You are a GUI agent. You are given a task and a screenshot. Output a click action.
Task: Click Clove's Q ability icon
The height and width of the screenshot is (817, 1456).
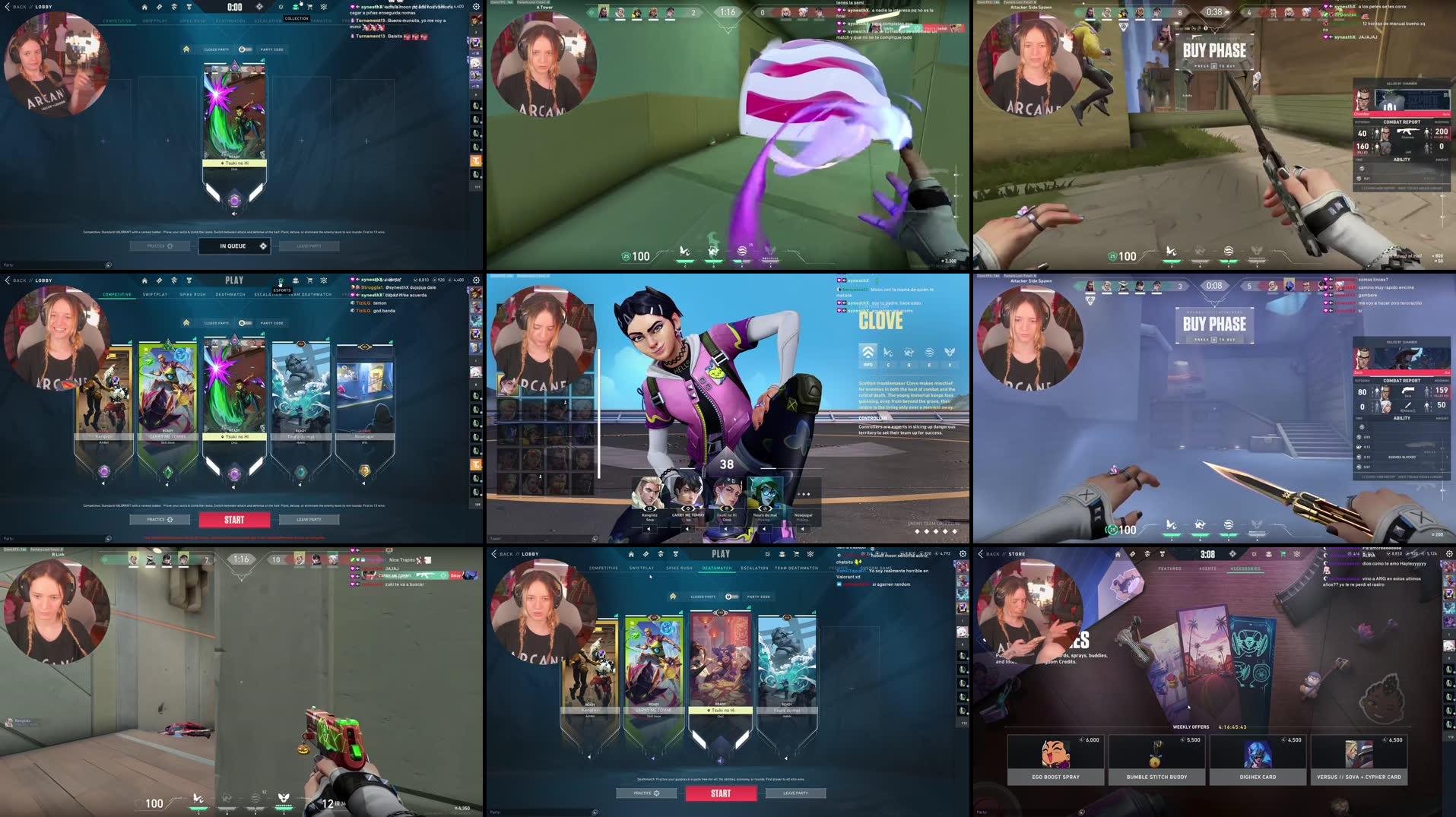point(909,351)
